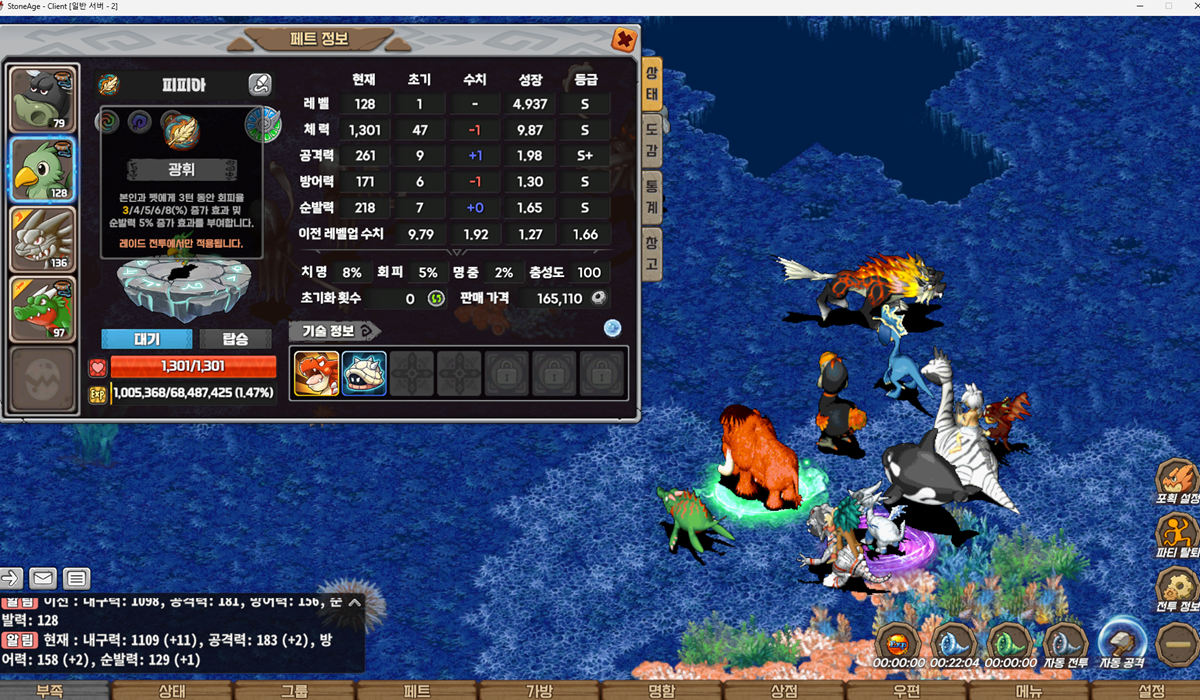The height and width of the screenshot is (700, 1200).
Task: Open 포획 설정 capture settings
Action: pyautogui.click(x=1177, y=484)
